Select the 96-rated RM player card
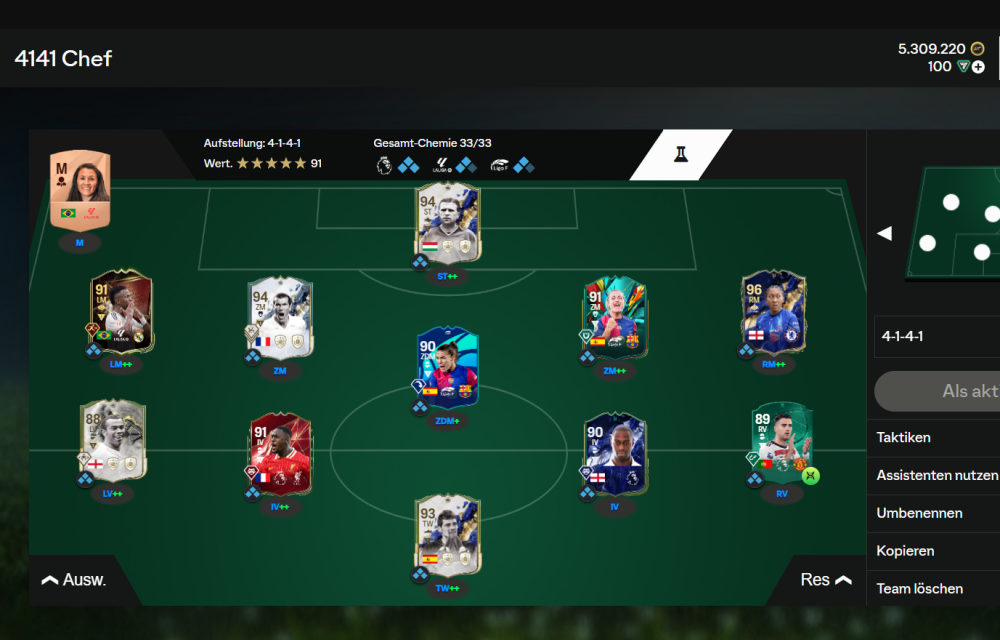This screenshot has height=640, width=1000. 773,311
